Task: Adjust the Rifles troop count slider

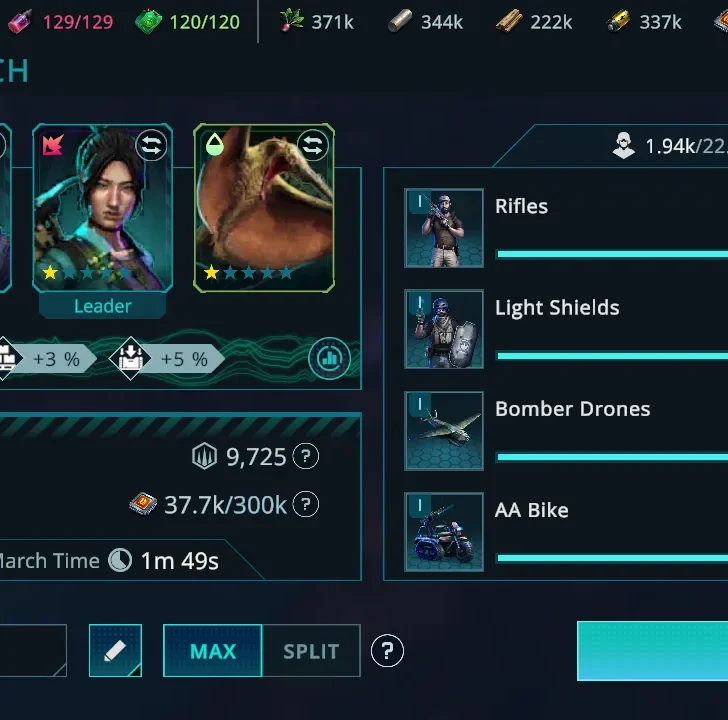Action: (611, 255)
